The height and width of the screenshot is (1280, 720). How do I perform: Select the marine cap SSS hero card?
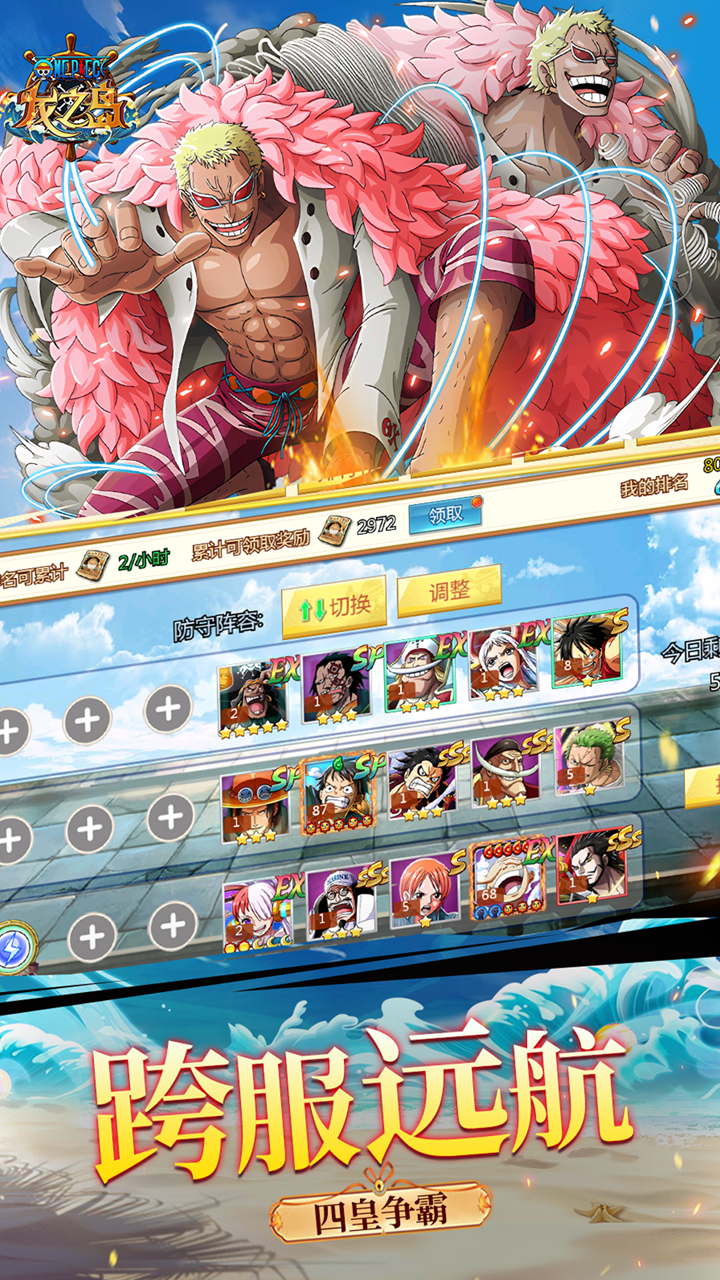(340, 902)
